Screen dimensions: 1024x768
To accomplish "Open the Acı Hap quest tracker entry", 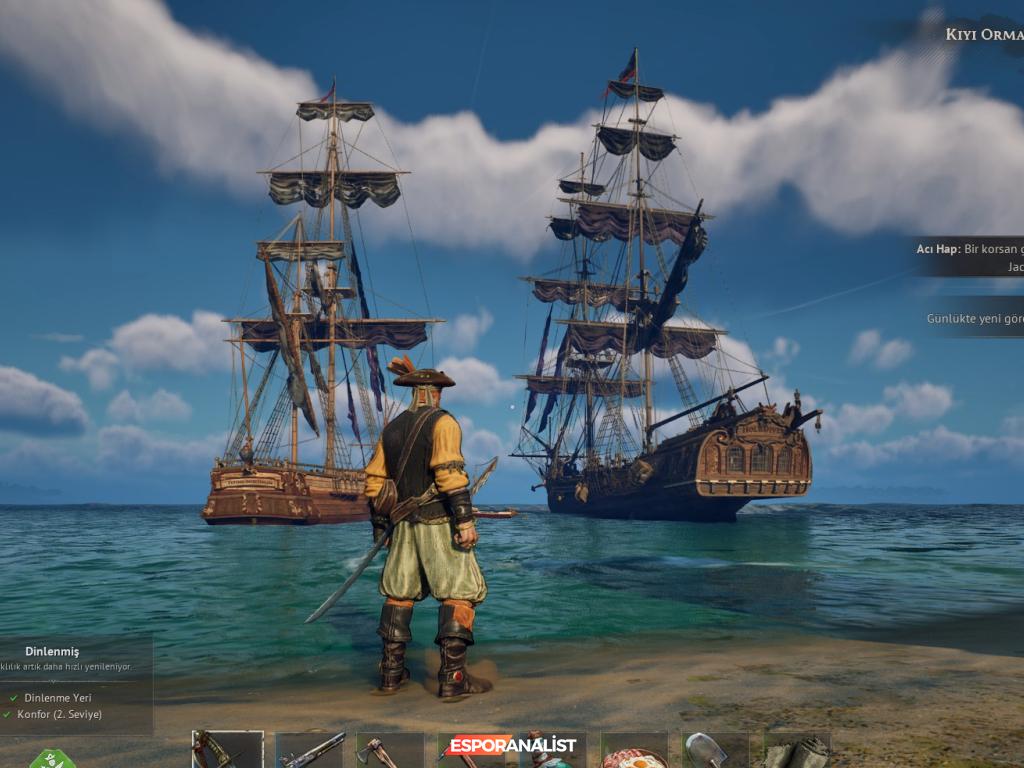I will click(969, 256).
